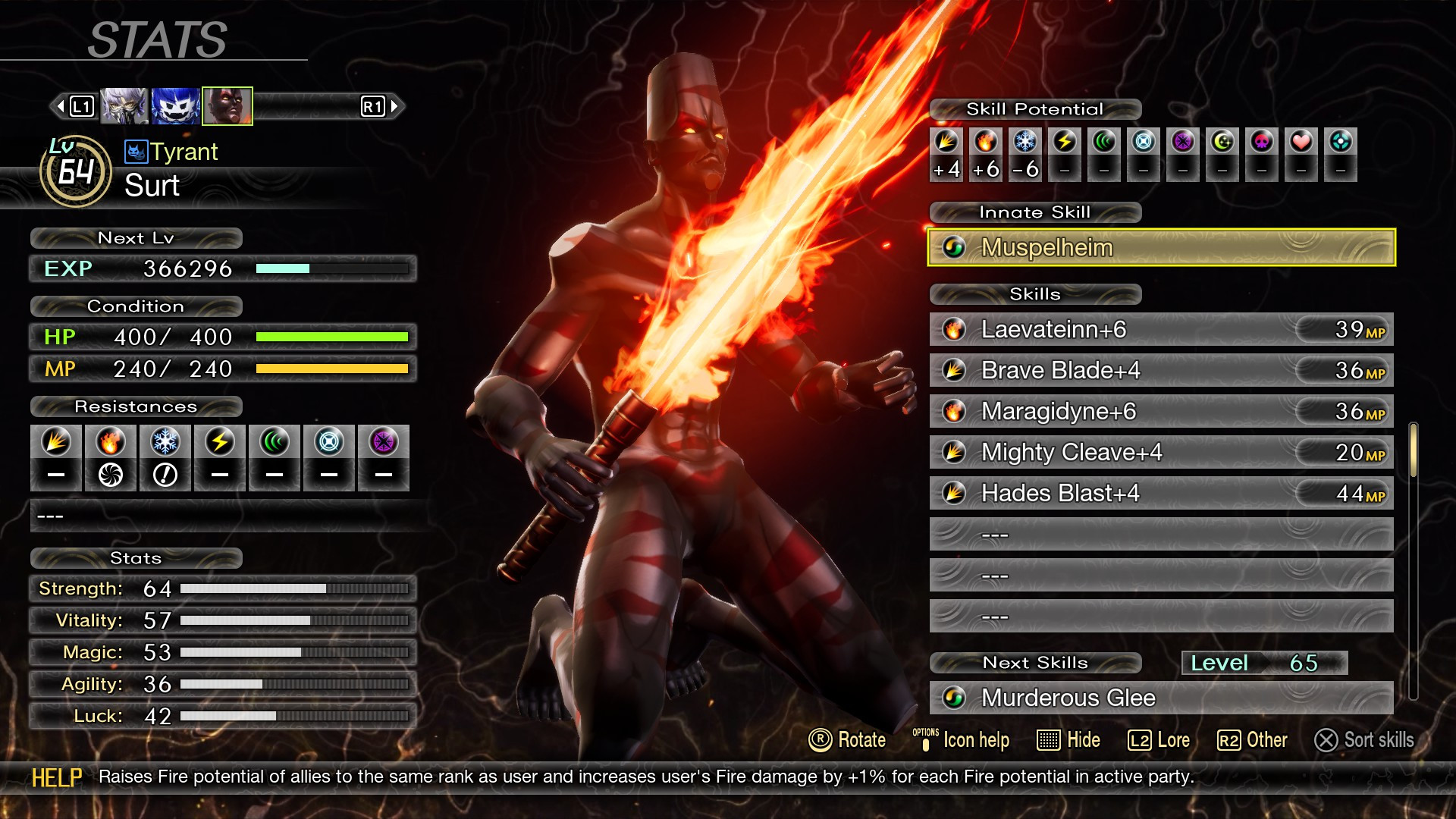Viewport: 1456px width, 819px height.
Task: Select the Surt portrait thumbnail
Action: (227, 106)
